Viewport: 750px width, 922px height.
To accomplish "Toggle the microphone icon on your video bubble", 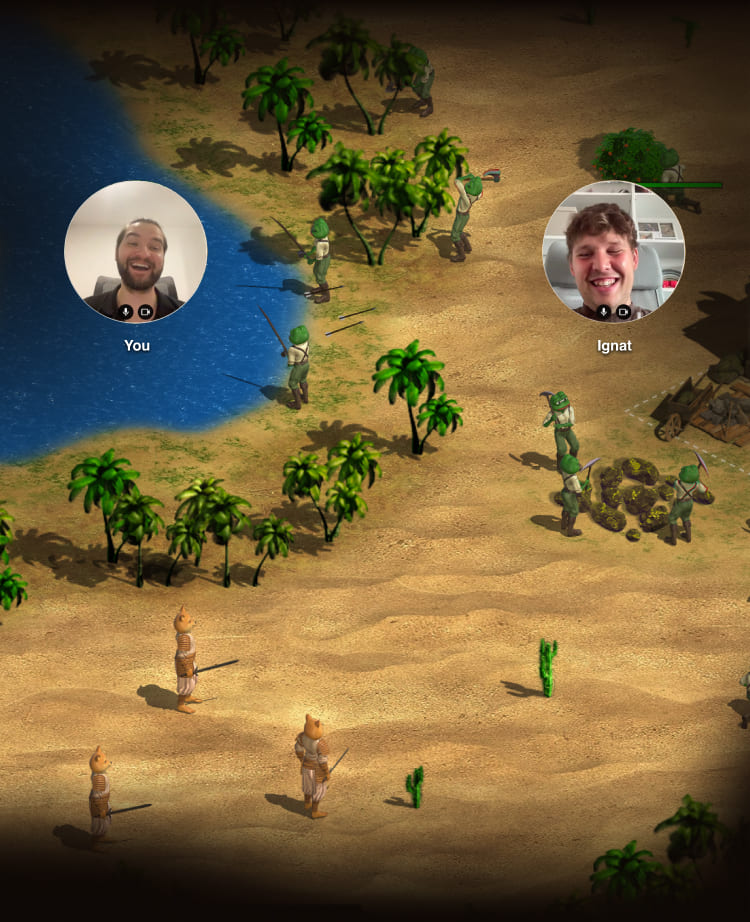I will [x=126, y=312].
